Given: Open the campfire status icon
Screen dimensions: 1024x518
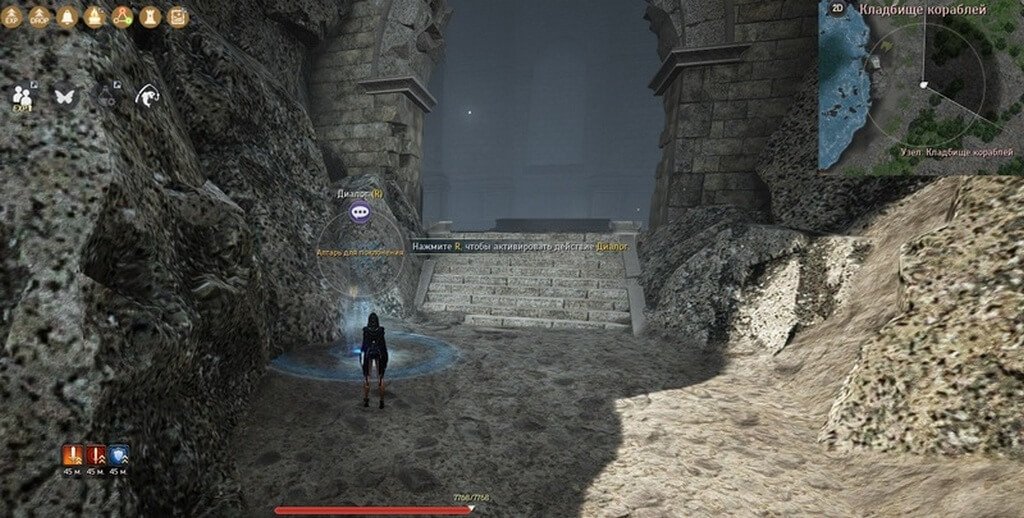Looking at the screenshot, I should point(96,17).
